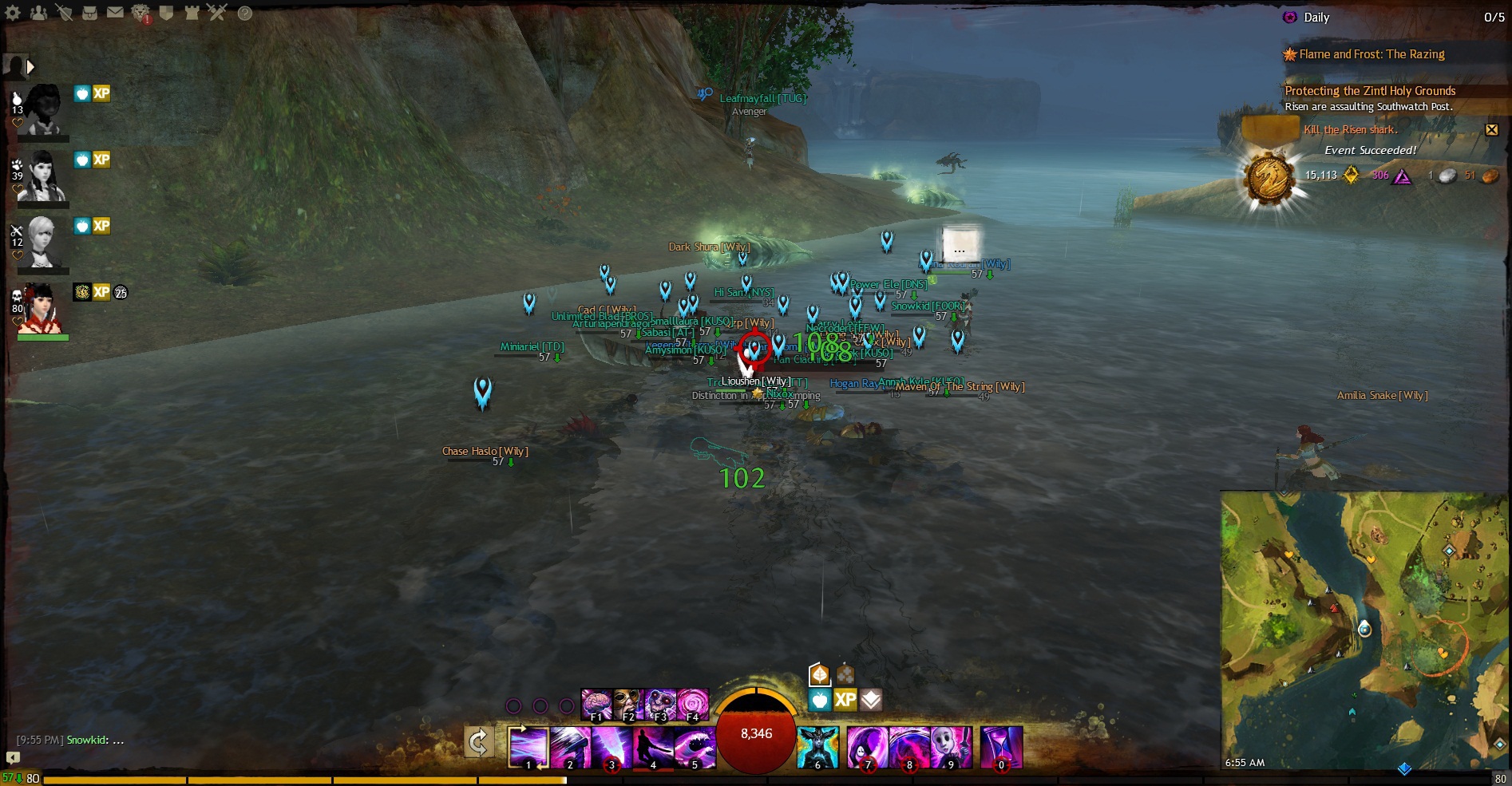Open the mail envelope icon
This screenshot has height=786, width=1512.
point(115,13)
